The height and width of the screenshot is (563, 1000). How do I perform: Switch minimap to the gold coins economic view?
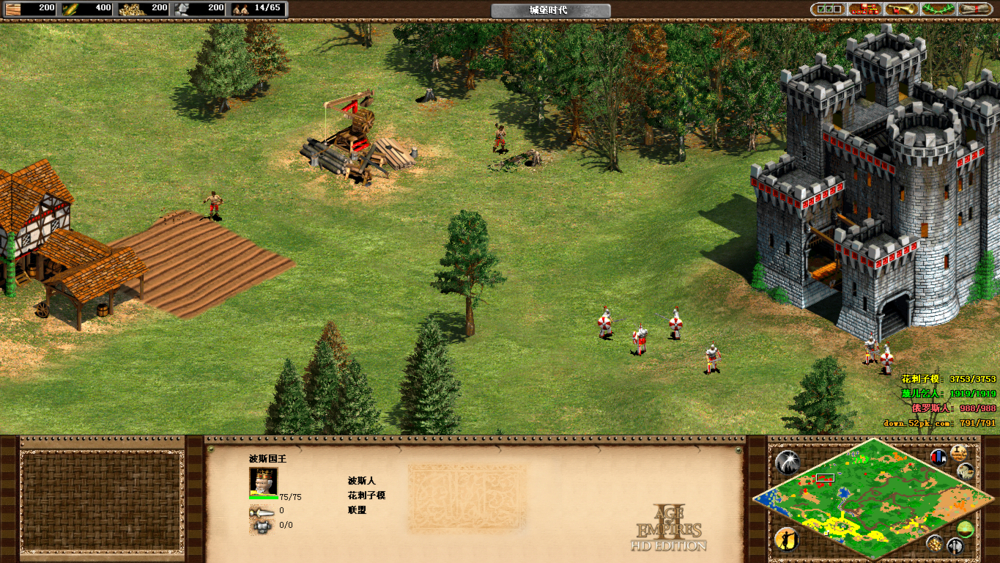[x=935, y=543]
